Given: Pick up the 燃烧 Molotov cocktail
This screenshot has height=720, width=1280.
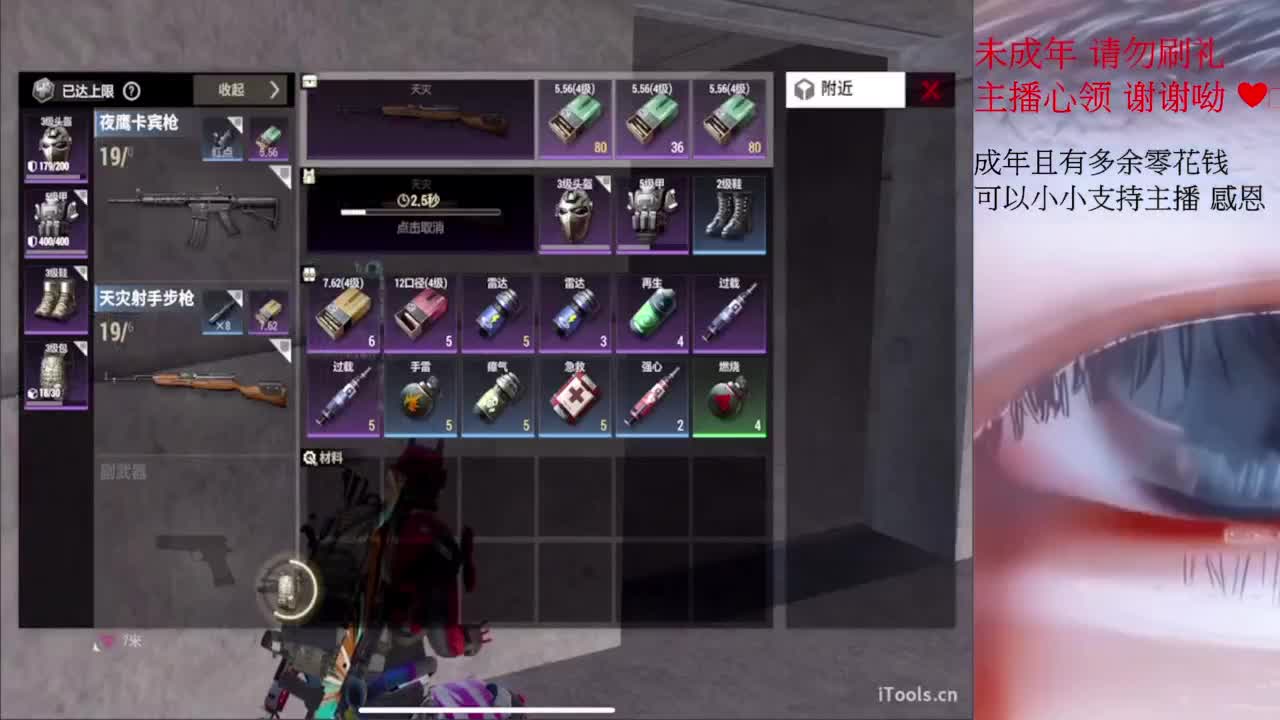Looking at the screenshot, I should coord(730,396).
